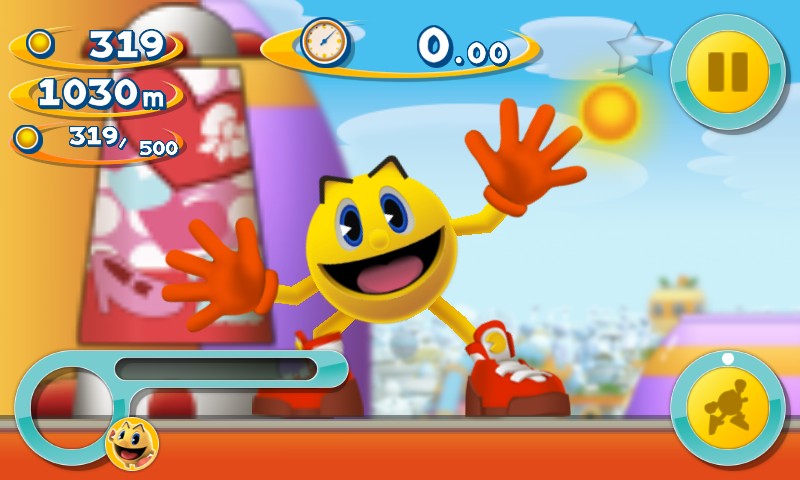Pause the game with the pause button

(x=728, y=71)
